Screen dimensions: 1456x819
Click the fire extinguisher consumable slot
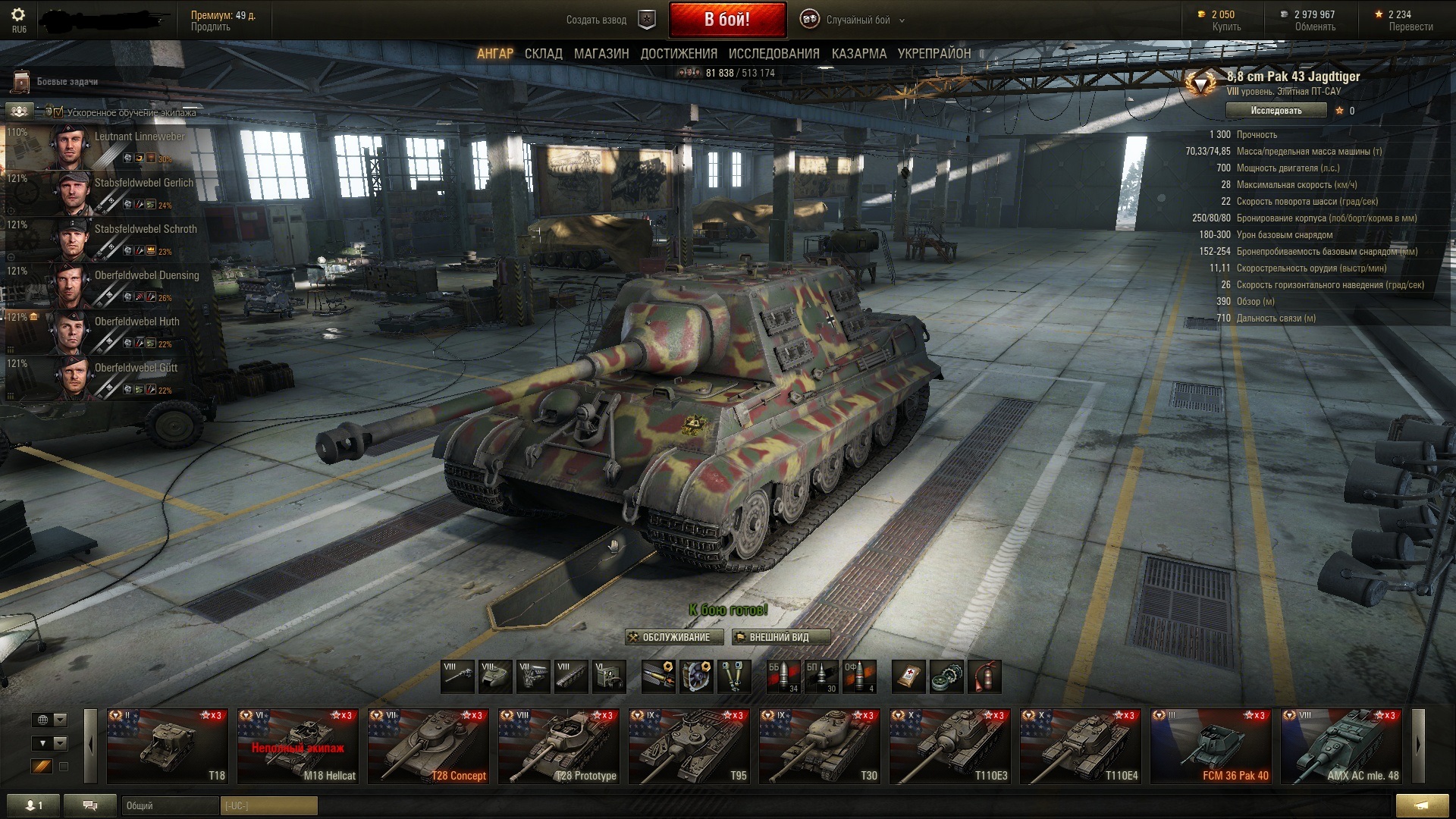click(x=984, y=676)
